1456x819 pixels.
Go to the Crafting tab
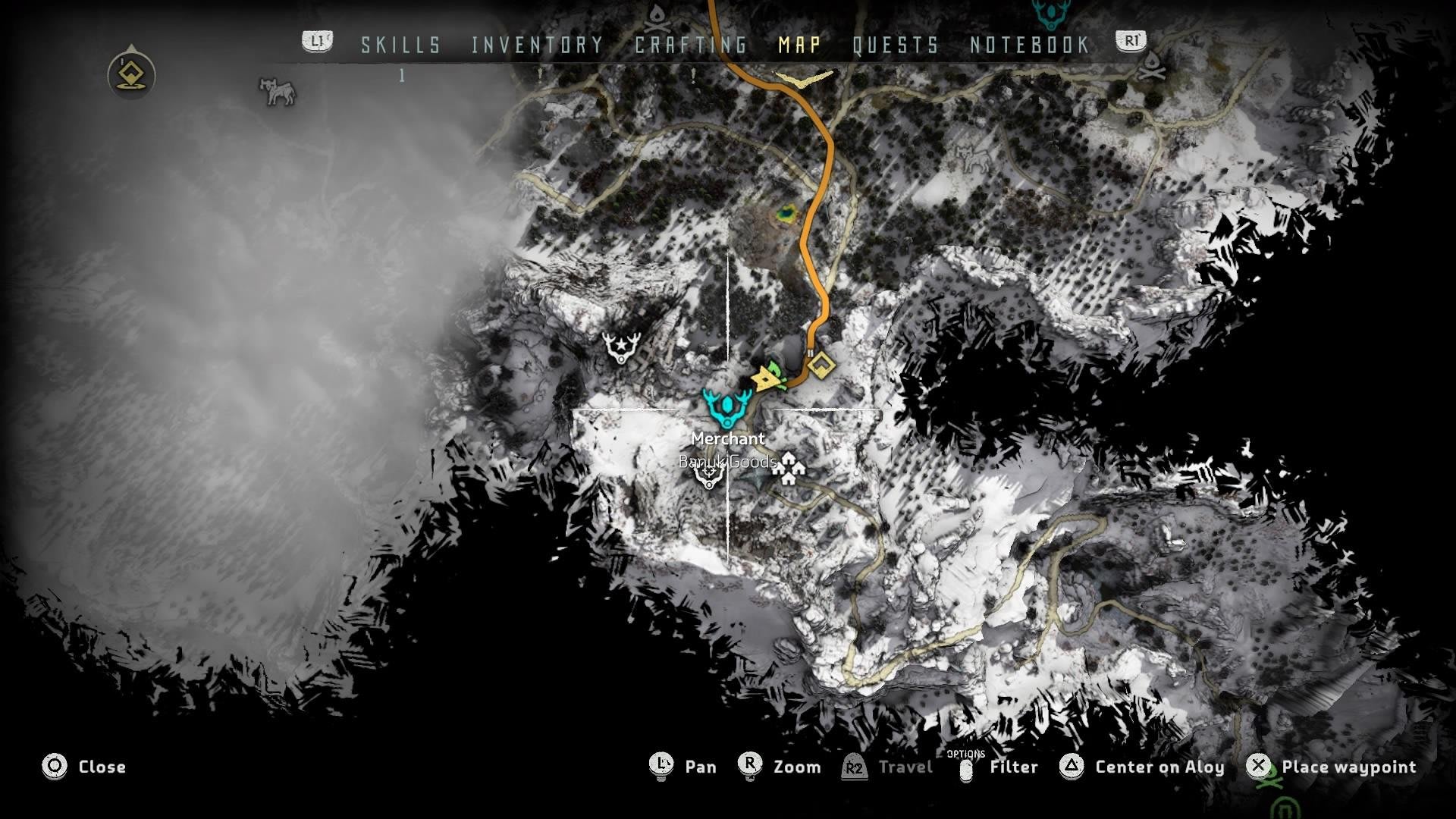tap(691, 45)
